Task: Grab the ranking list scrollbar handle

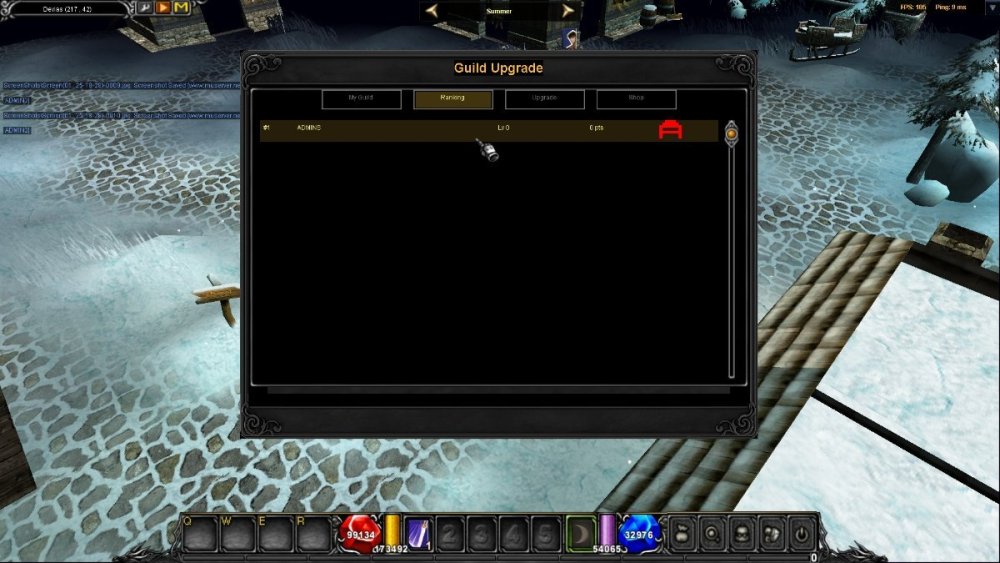Action: click(731, 132)
